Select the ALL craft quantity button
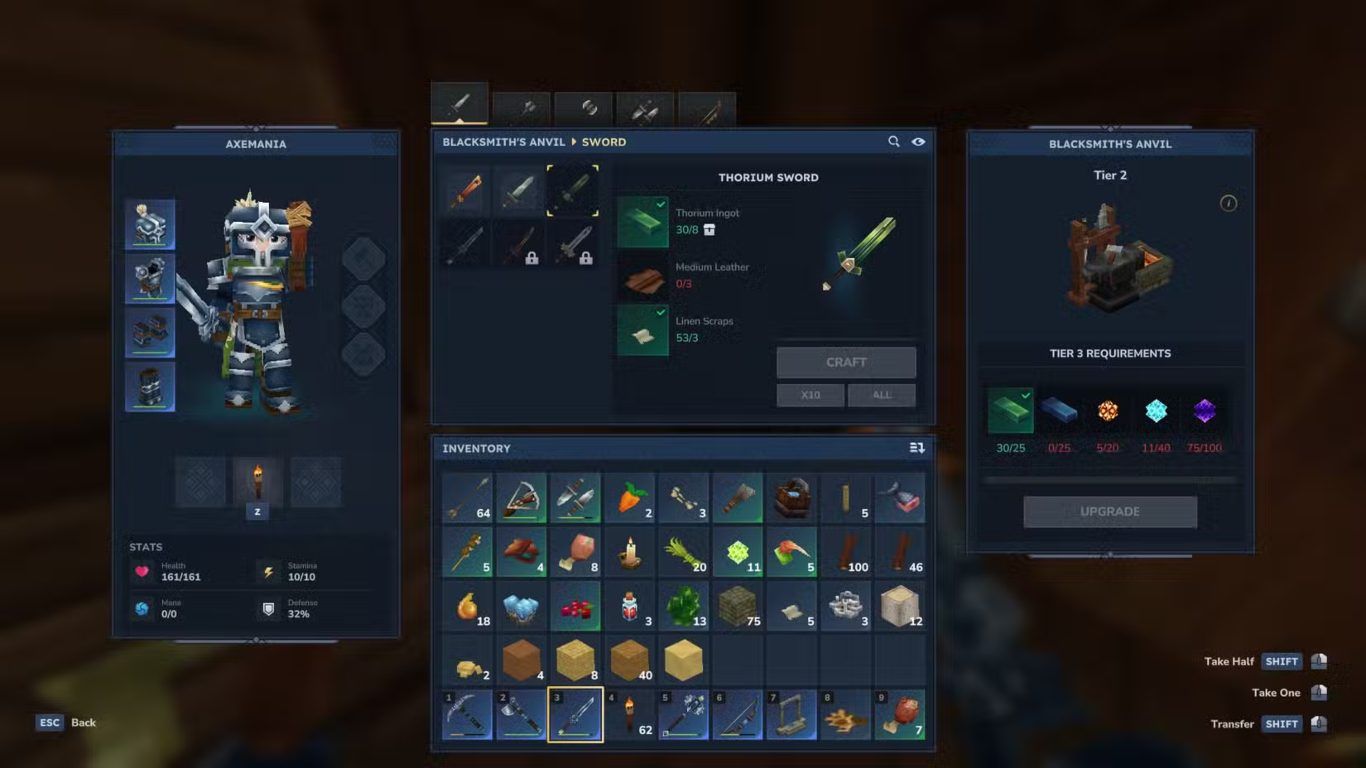Viewport: 1366px width, 768px height. click(881, 395)
